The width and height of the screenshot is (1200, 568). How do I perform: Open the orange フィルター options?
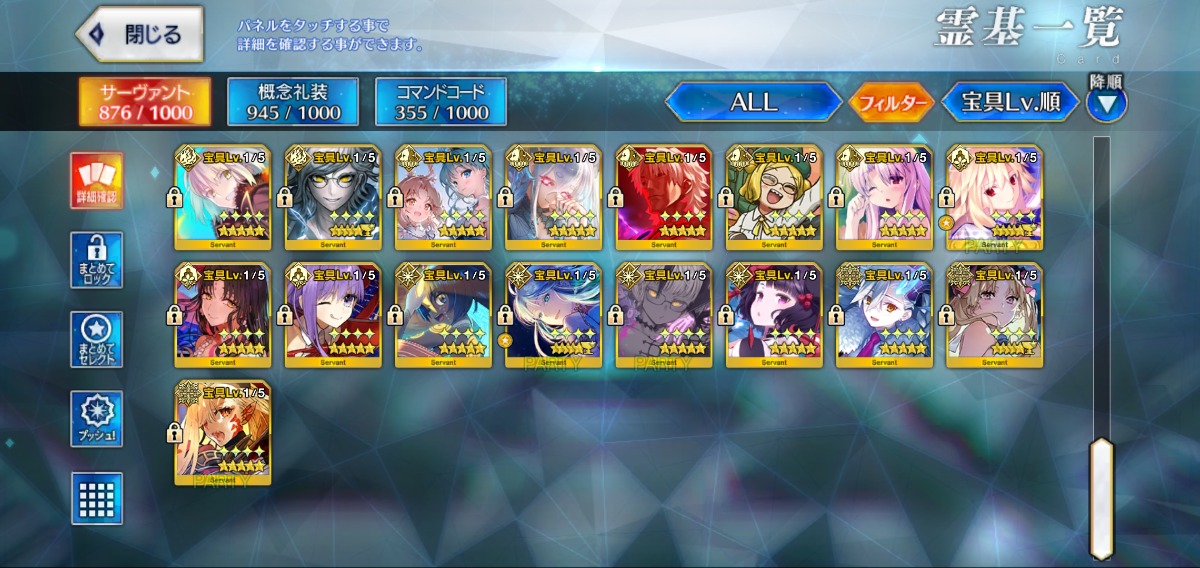pyautogui.click(x=891, y=101)
